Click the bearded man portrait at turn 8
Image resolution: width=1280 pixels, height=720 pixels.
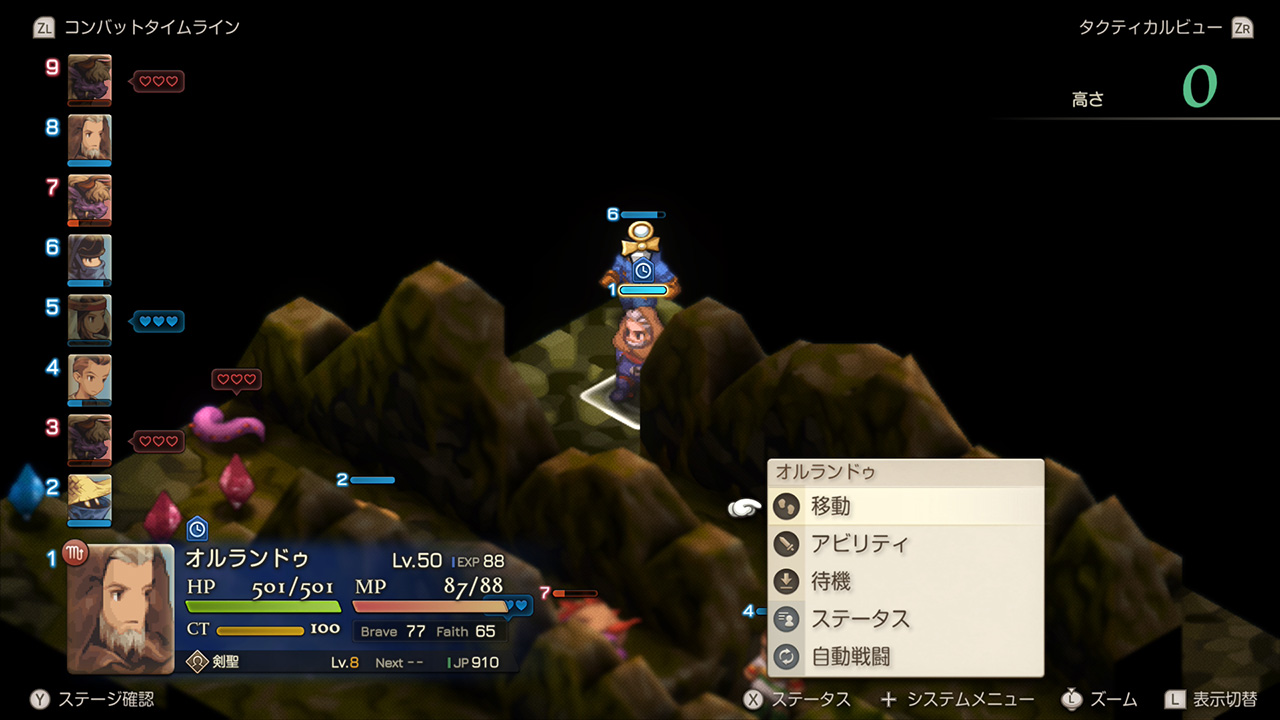point(89,138)
